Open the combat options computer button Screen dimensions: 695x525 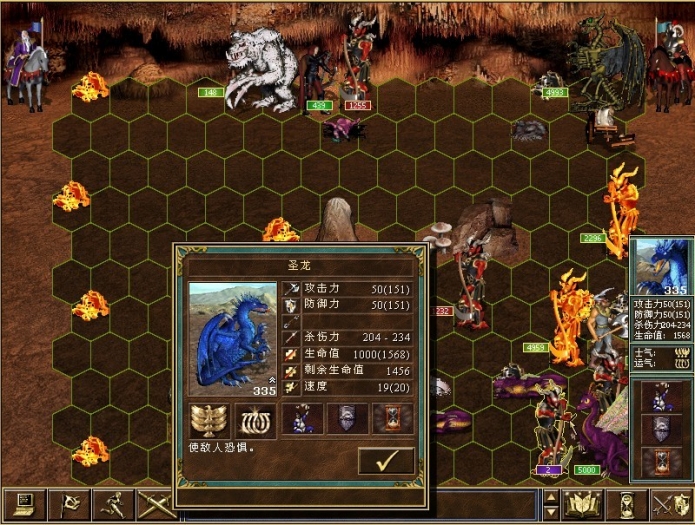pos(22,505)
